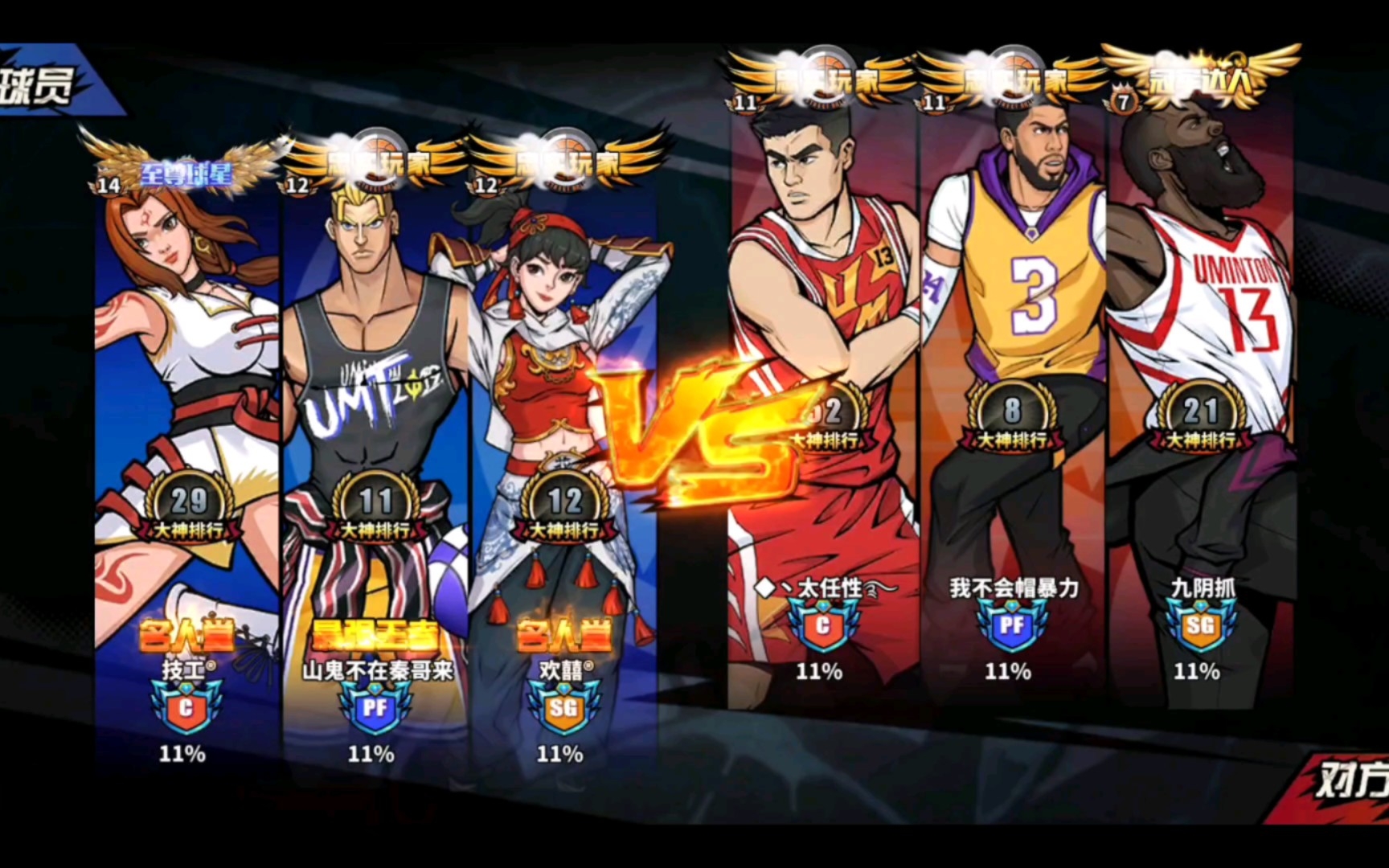Click the 对方 corner label

tap(1352, 780)
